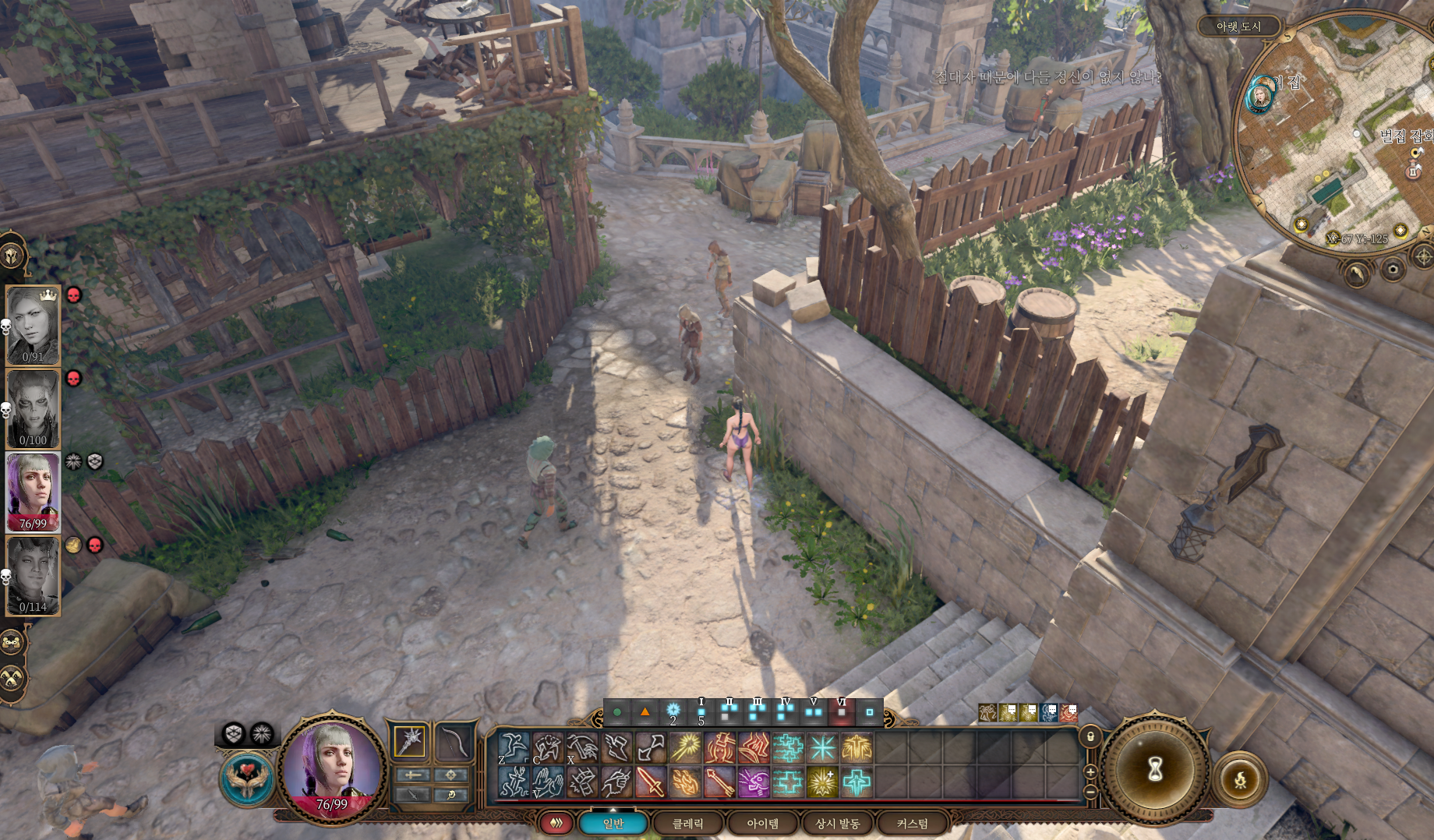The height and width of the screenshot is (840, 1434).
Task: Select the purple-haired character portrait in party list
Action: pos(33,492)
